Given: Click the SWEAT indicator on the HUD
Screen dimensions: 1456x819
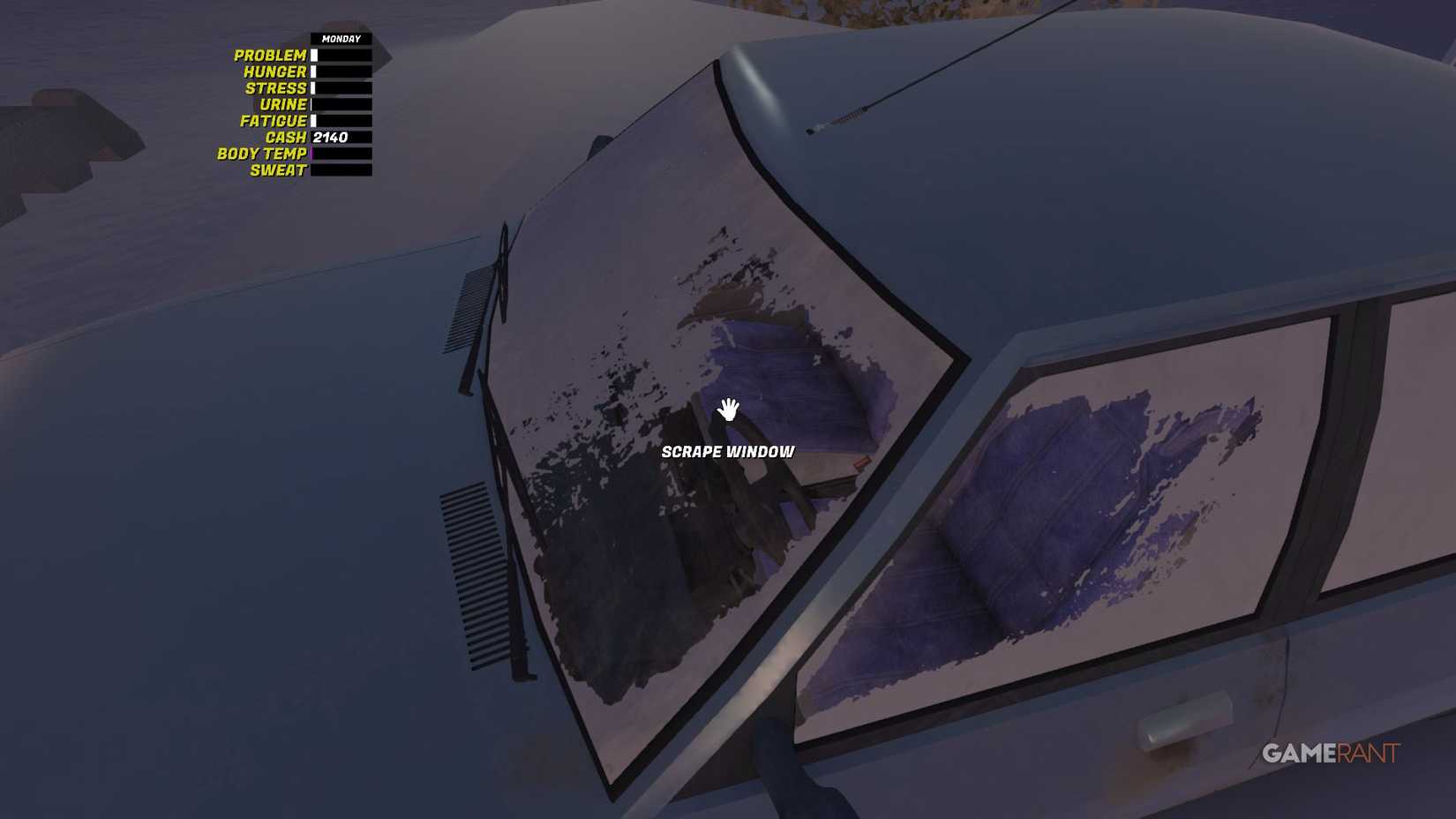Looking at the screenshot, I should 340,170.
